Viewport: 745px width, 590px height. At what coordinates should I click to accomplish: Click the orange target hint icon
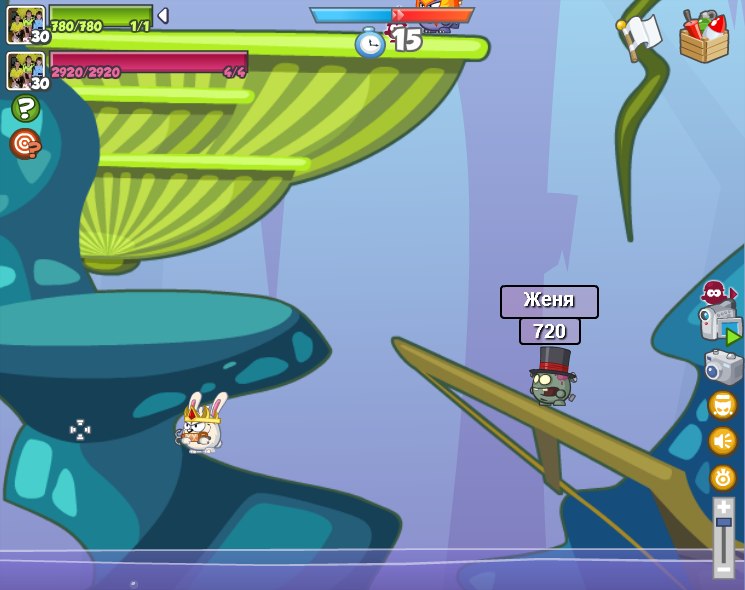click(25, 145)
